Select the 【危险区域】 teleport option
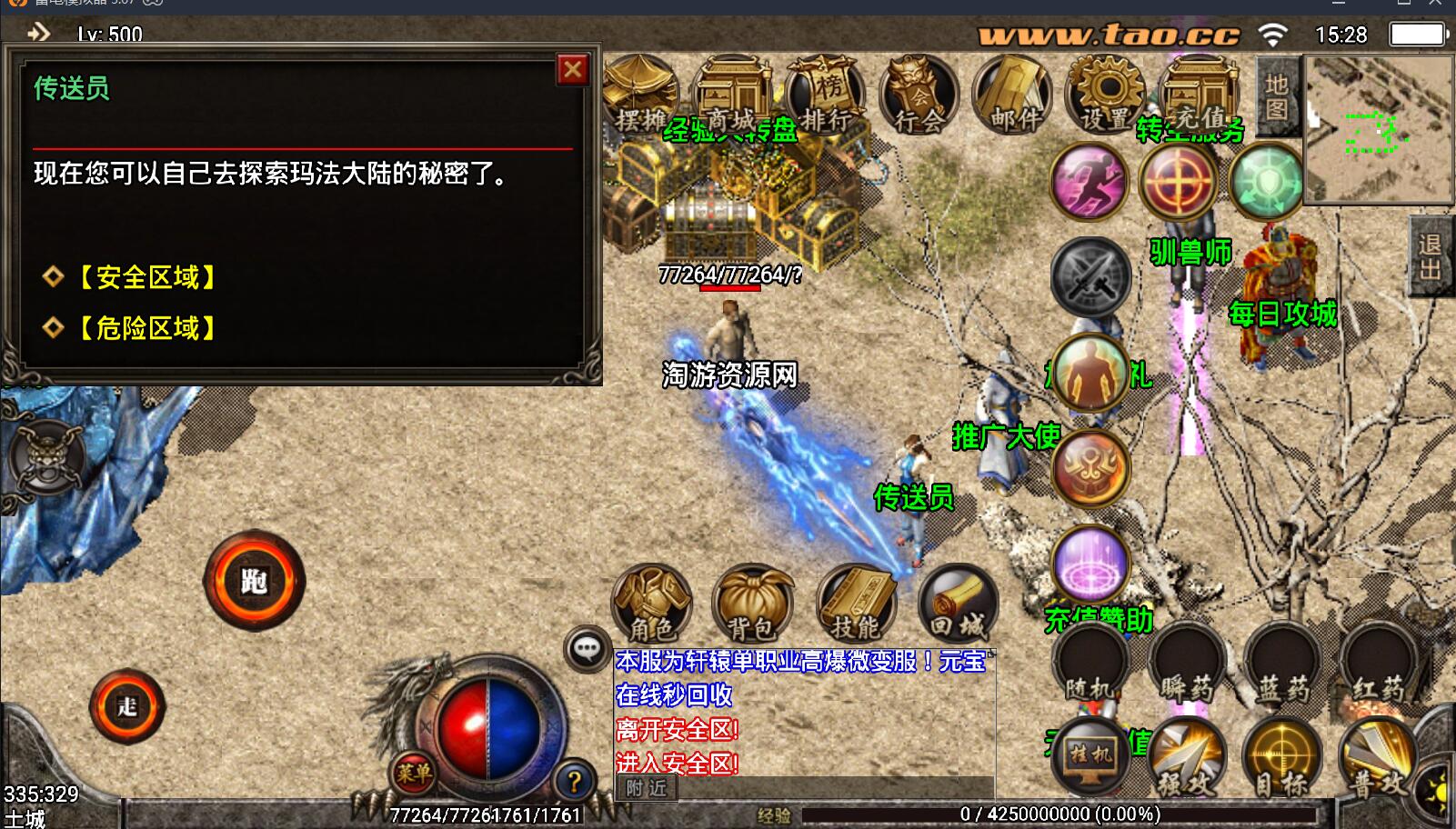Image resolution: width=1456 pixels, height=829 pixels. [x=146, y=328]
